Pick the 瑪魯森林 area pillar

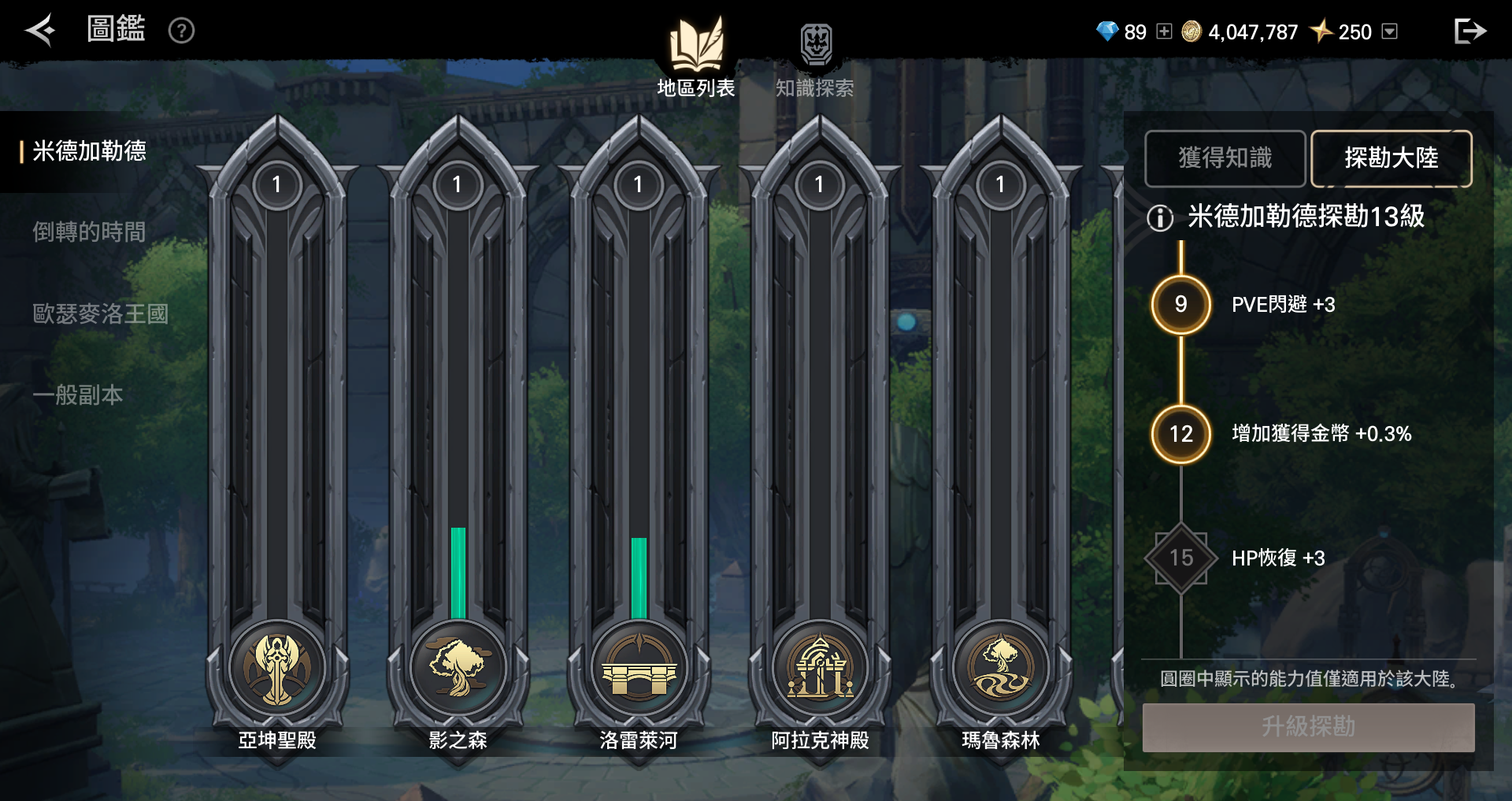tap(1000, 441)
